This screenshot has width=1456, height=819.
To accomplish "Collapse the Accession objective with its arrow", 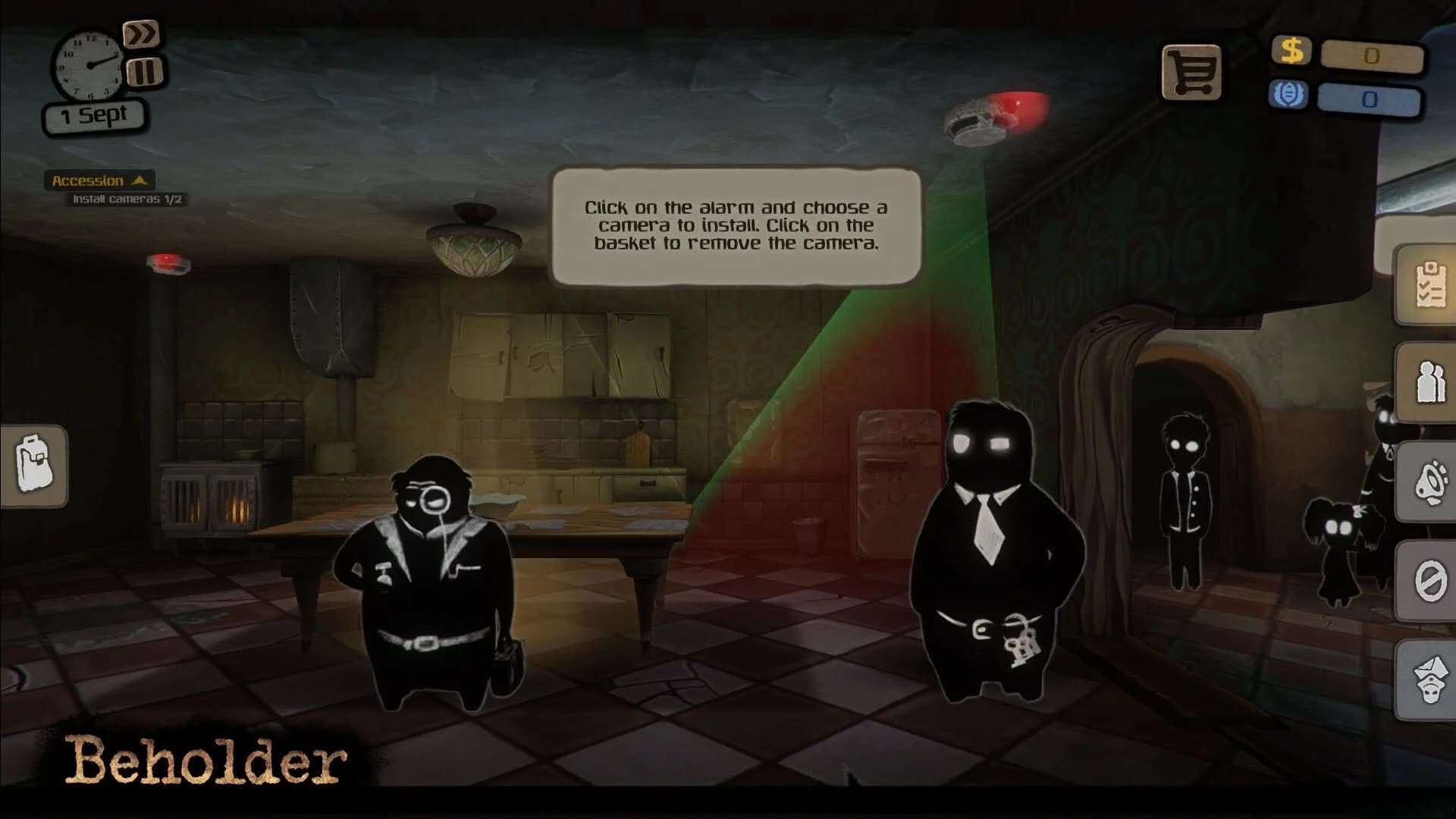I will point(140,180).
